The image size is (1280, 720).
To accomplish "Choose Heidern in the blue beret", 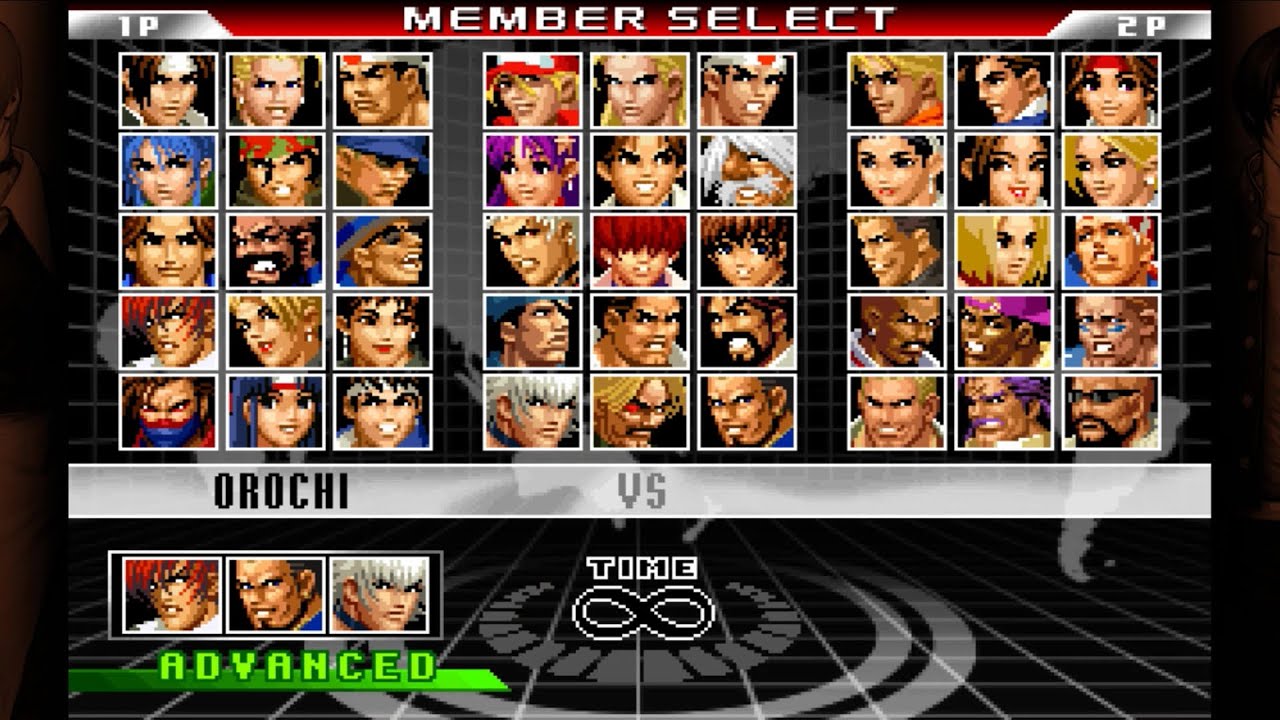I will click(x=532, y=330).
